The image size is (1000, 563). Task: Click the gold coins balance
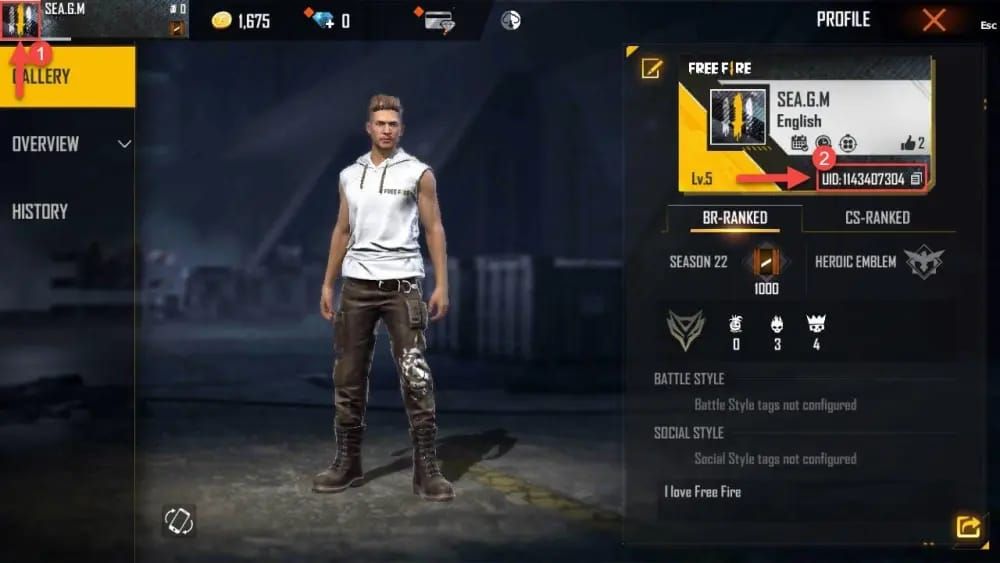click(241, 20)
